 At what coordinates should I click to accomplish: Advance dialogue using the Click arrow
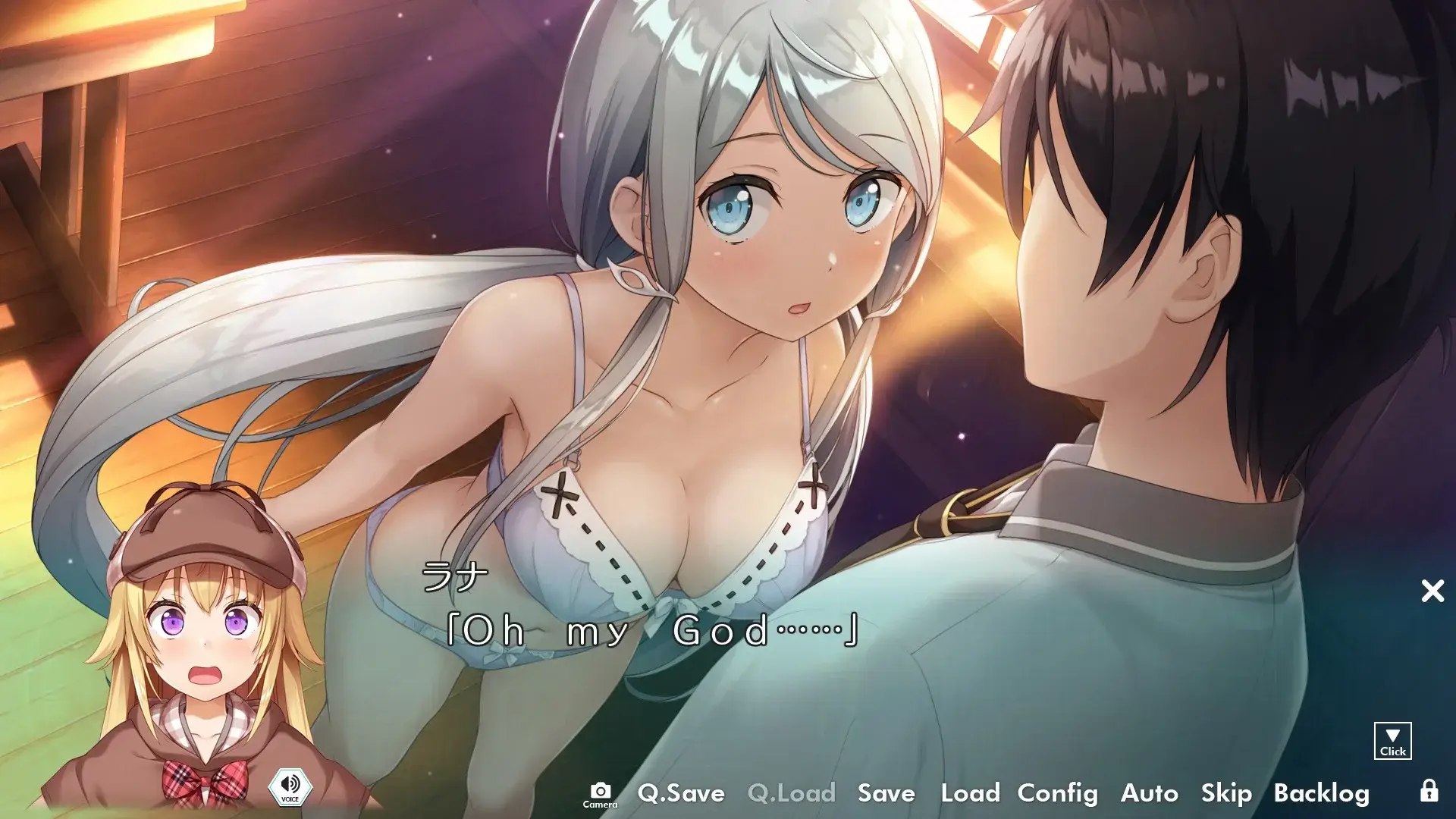point(1392,741)
